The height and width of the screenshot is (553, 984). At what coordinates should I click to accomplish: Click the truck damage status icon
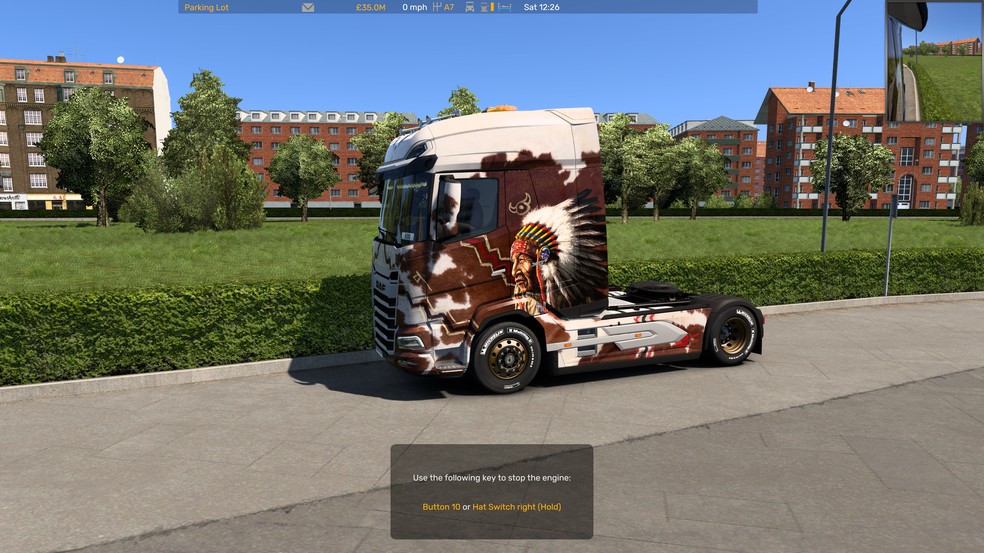[470, 7]
